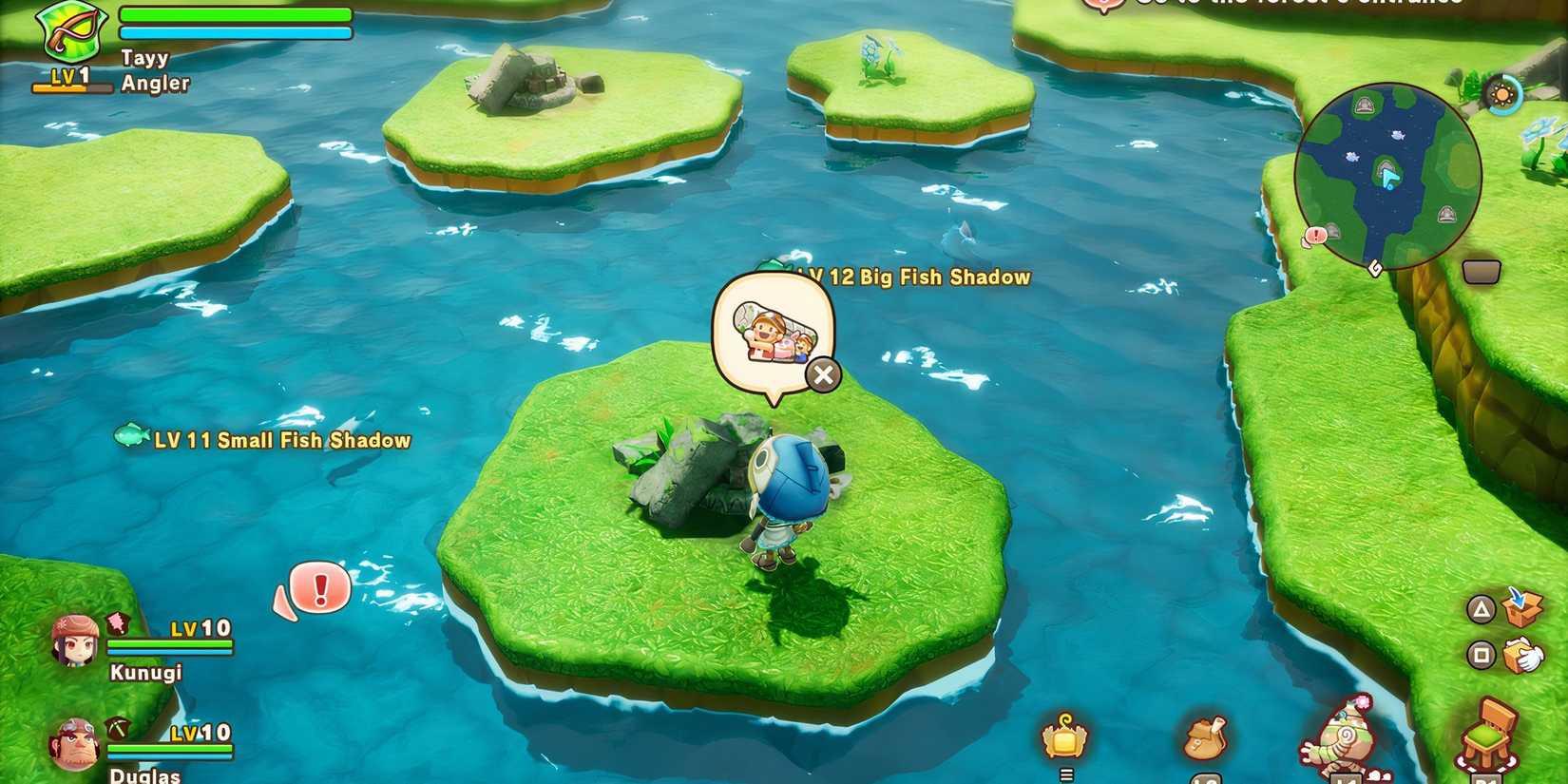Click the LV 12 Big Fish Shadow label
Screen dimensions: 1568x784
(912, 277)
